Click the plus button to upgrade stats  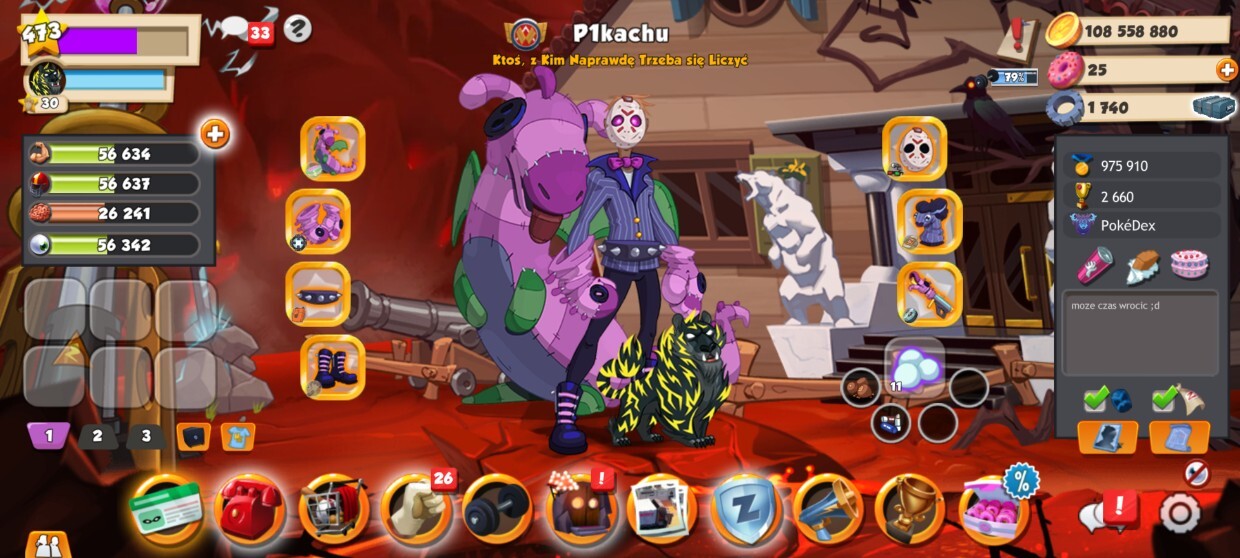[215, 134]
